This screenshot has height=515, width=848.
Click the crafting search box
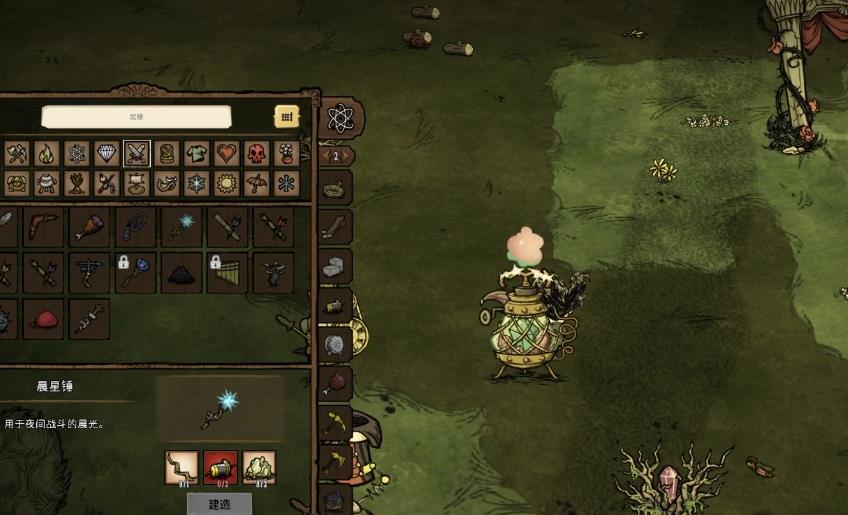coord(136,117)
